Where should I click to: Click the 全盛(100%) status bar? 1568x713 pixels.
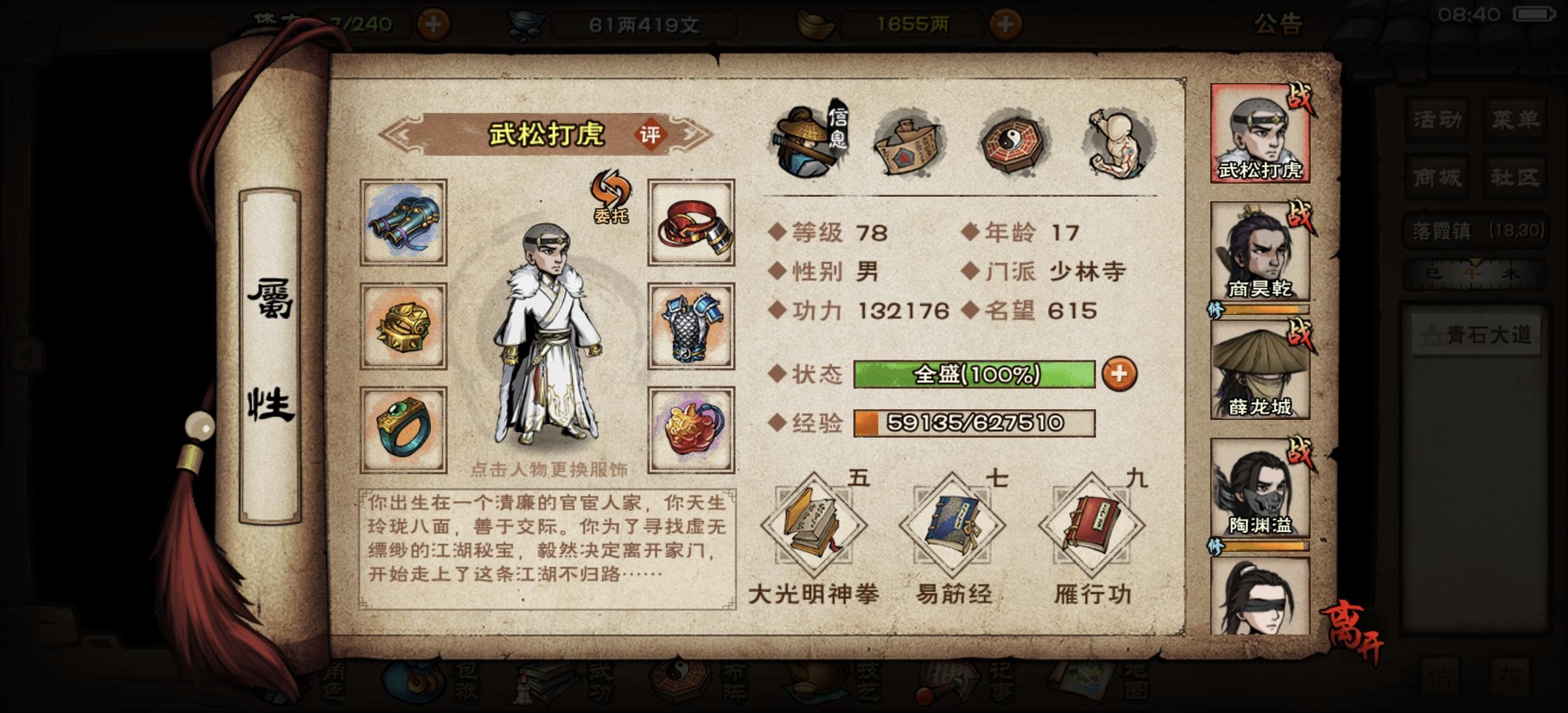point(977,373)
